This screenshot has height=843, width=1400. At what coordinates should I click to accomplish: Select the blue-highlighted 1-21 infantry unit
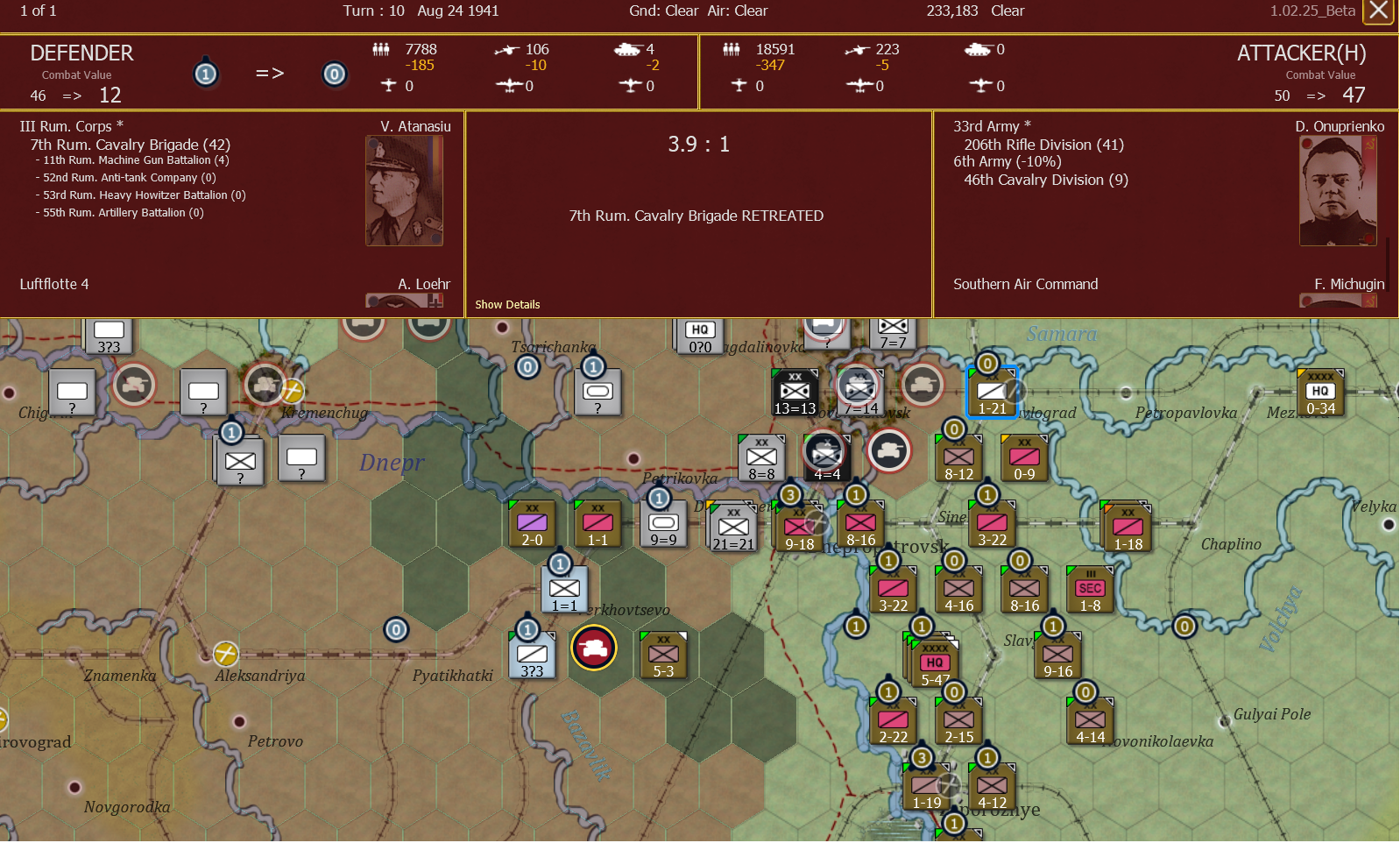point(991,392)
